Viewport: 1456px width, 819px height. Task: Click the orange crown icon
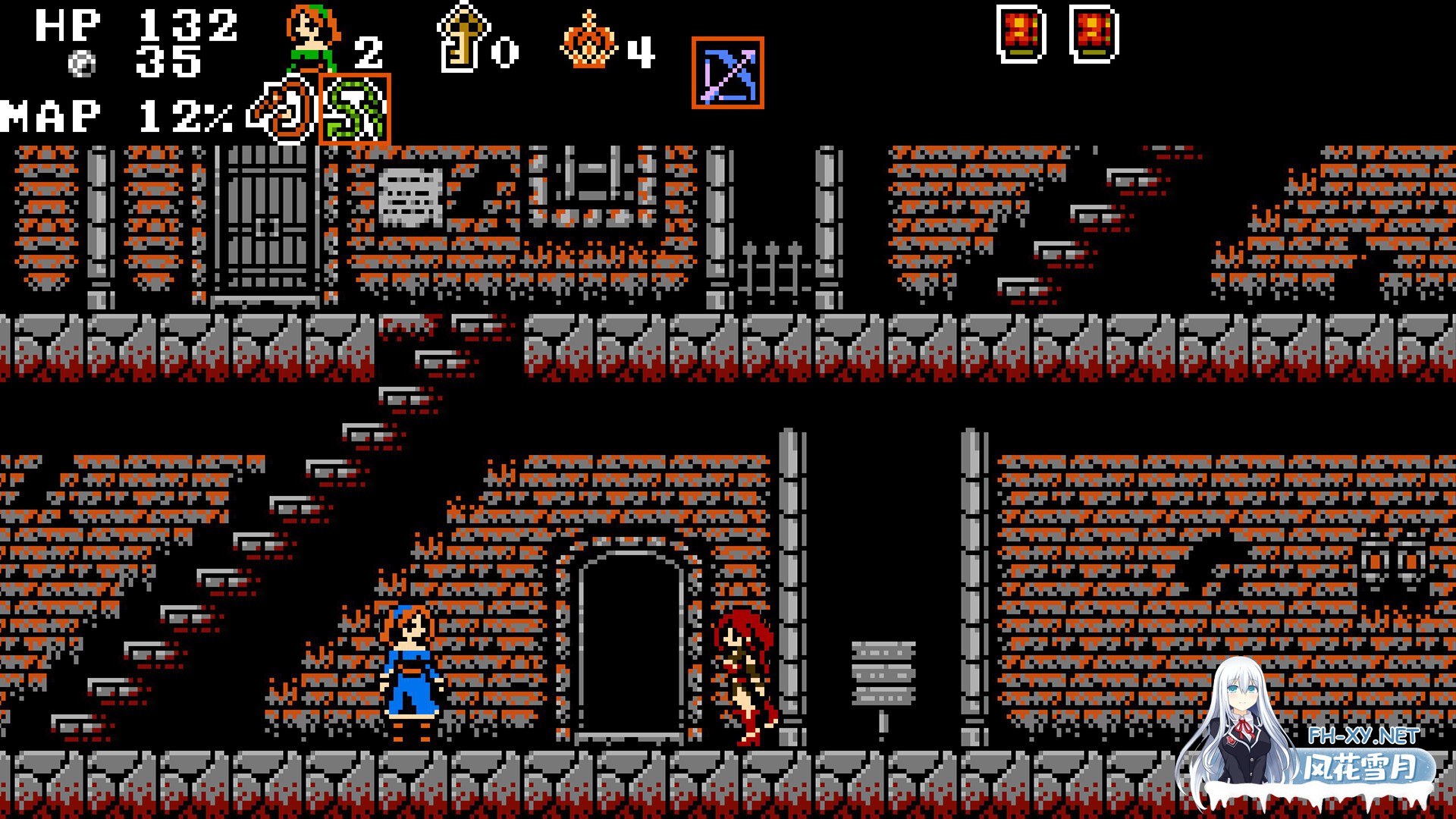(588, 42)
